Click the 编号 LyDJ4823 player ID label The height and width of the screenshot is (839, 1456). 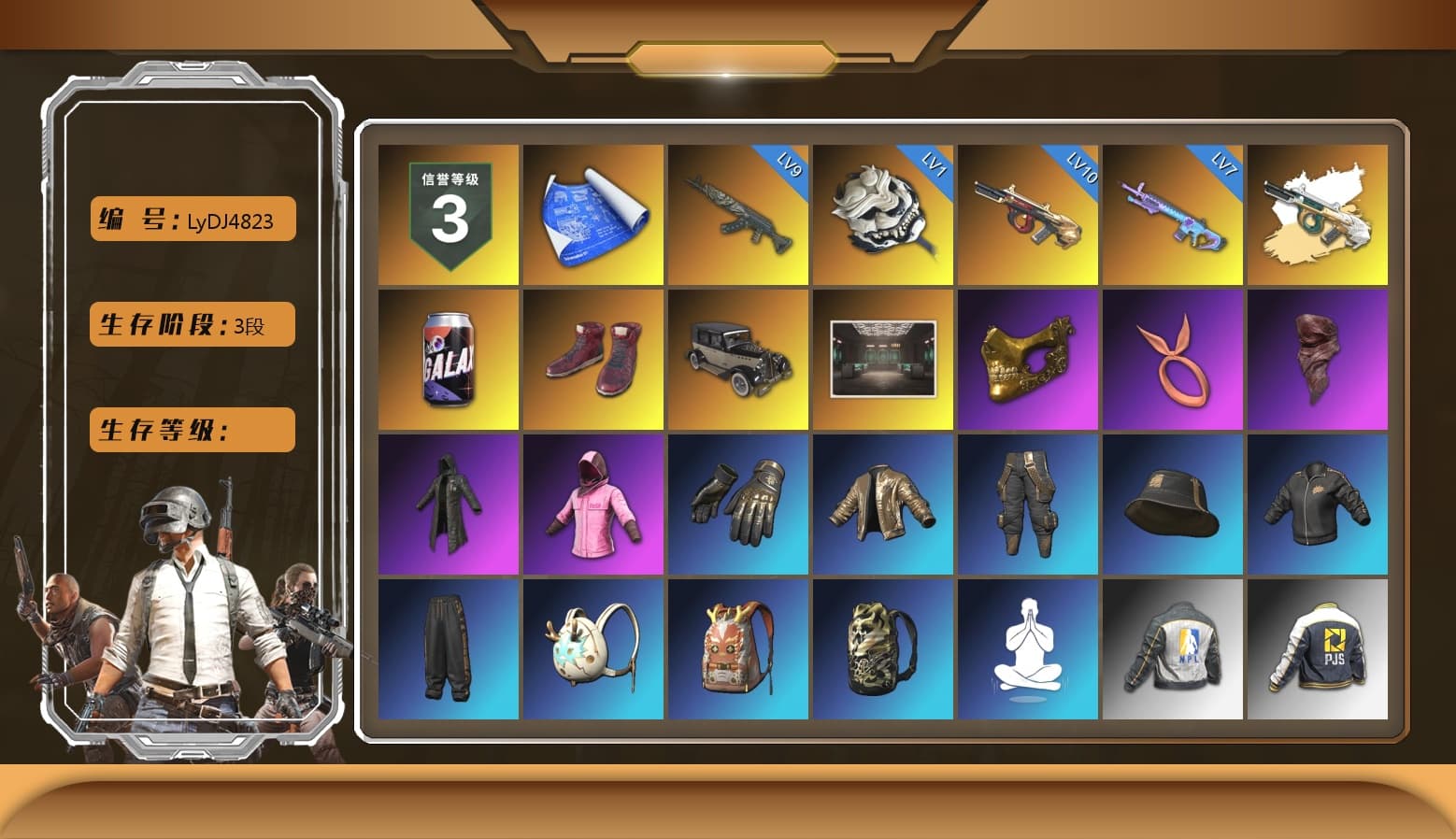pyautogui.click(x=192, y=220)
